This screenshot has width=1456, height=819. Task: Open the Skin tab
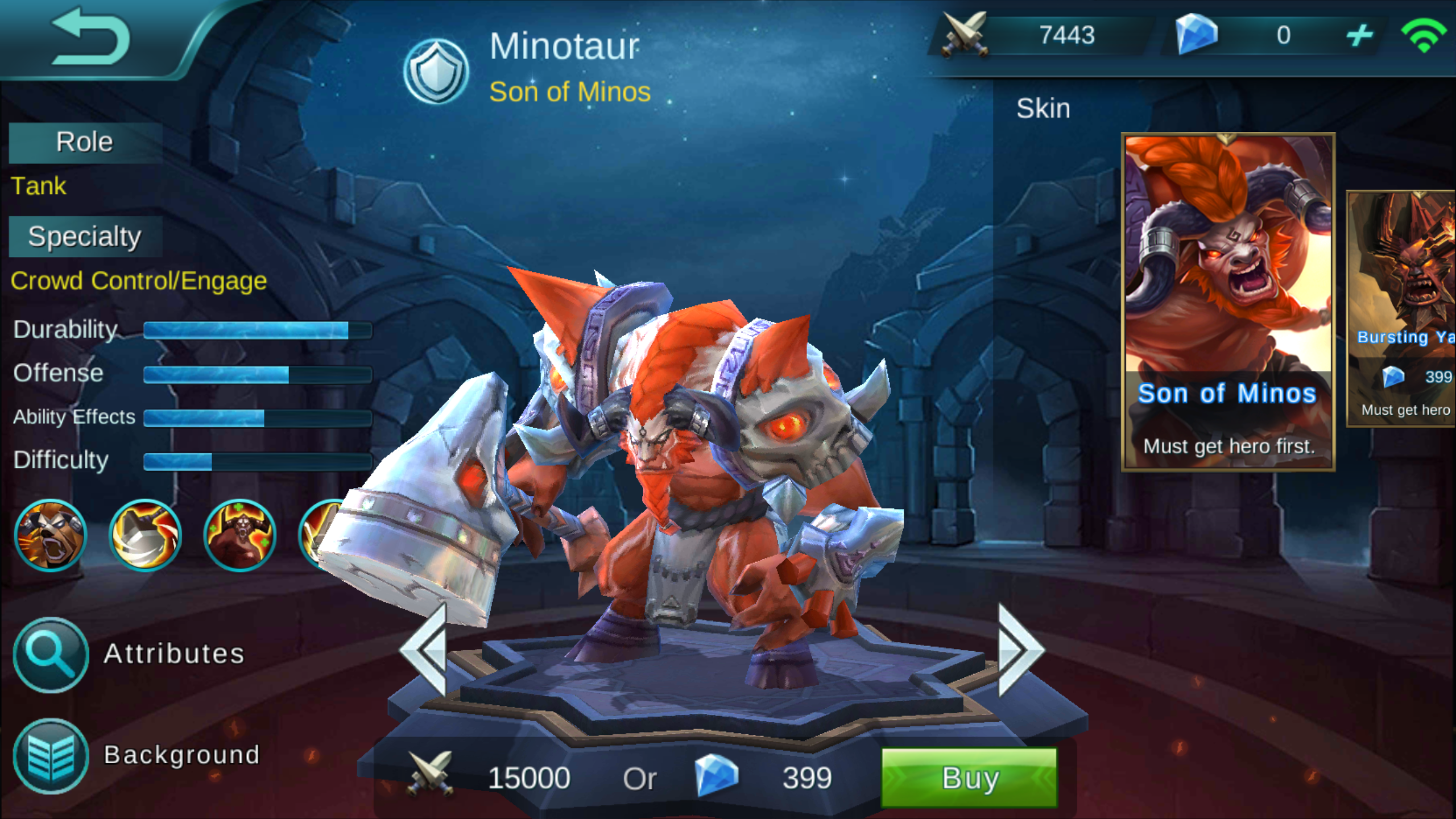[x=1043, y=107]
